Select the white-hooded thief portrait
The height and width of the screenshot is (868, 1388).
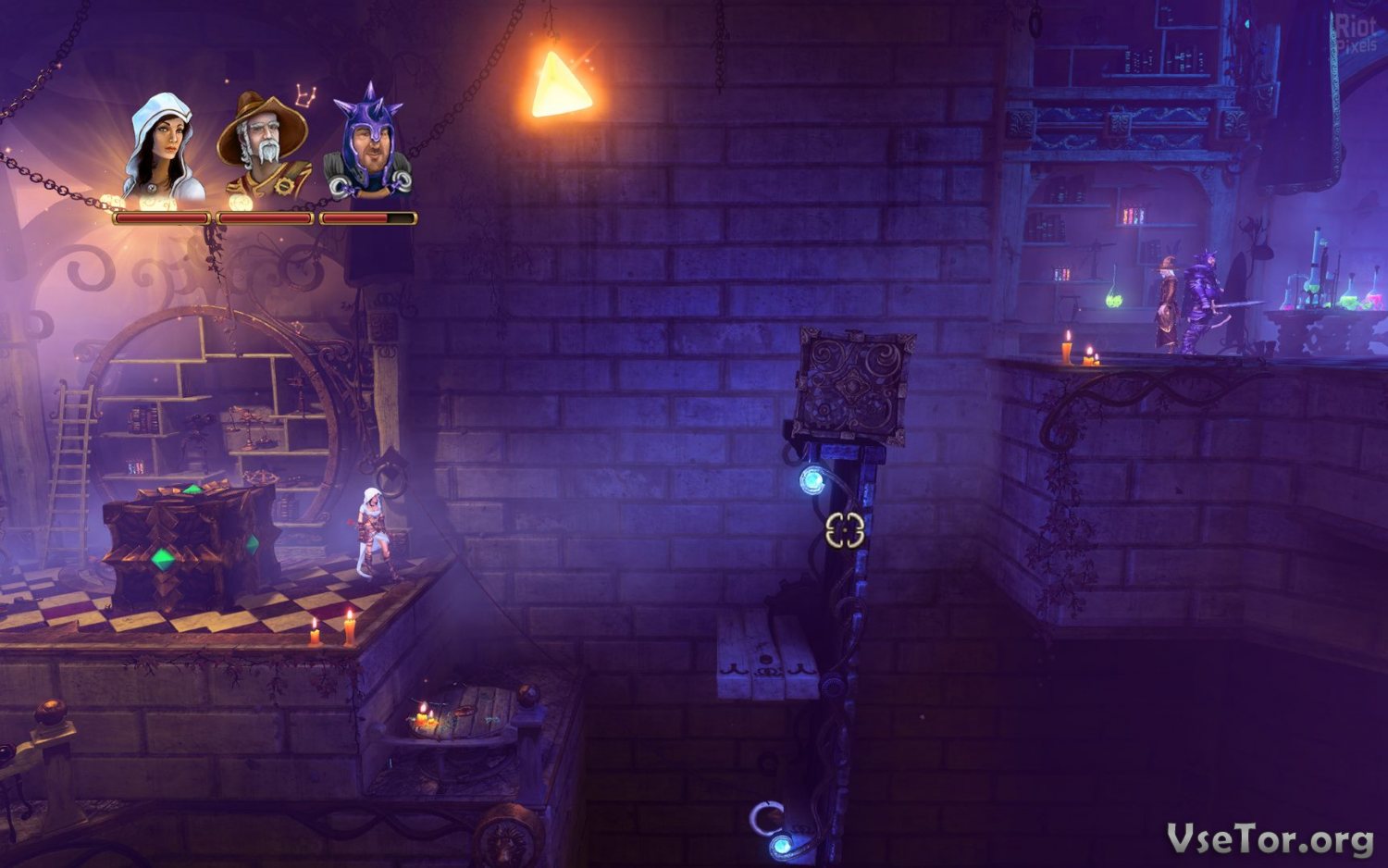164,148
